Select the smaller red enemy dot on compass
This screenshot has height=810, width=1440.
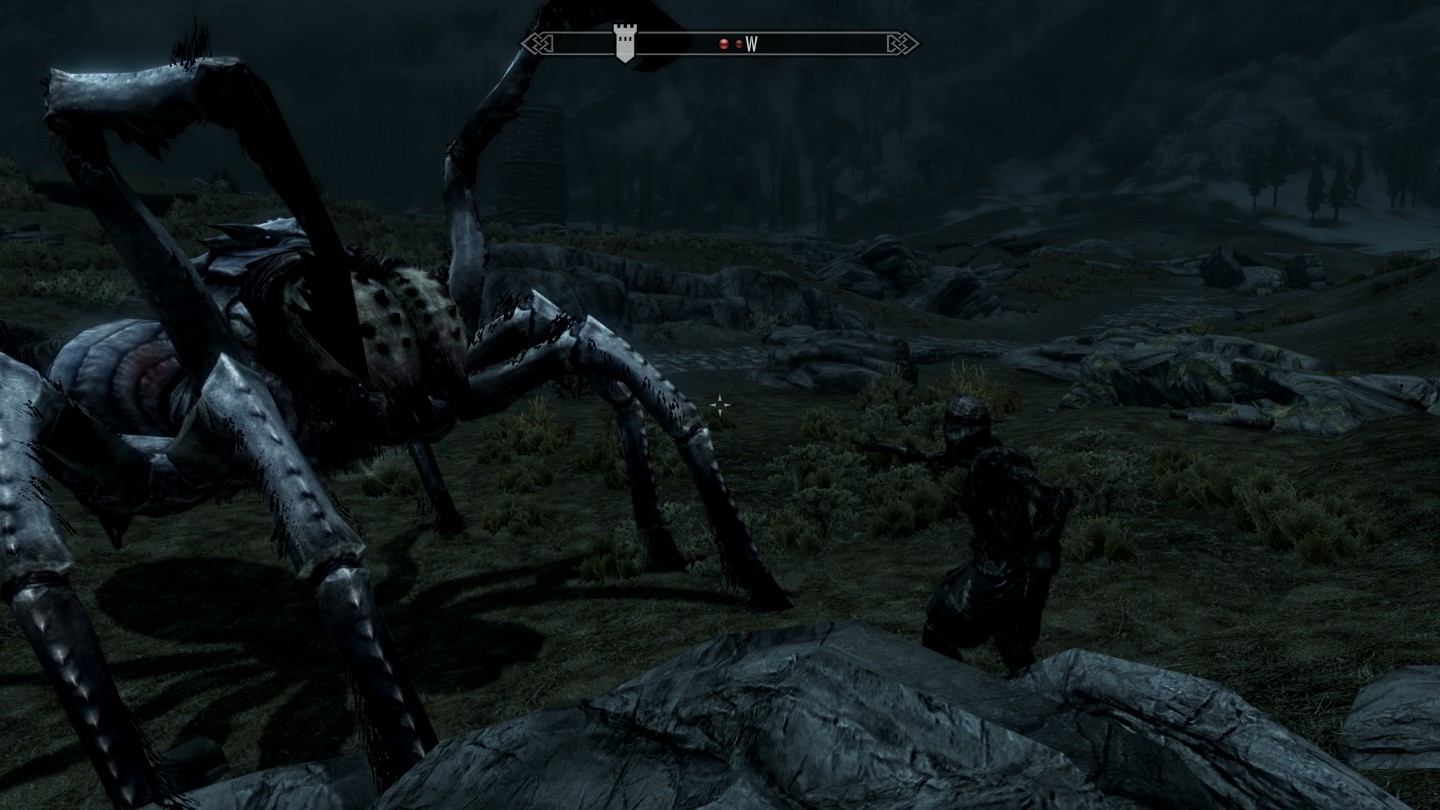739,42
